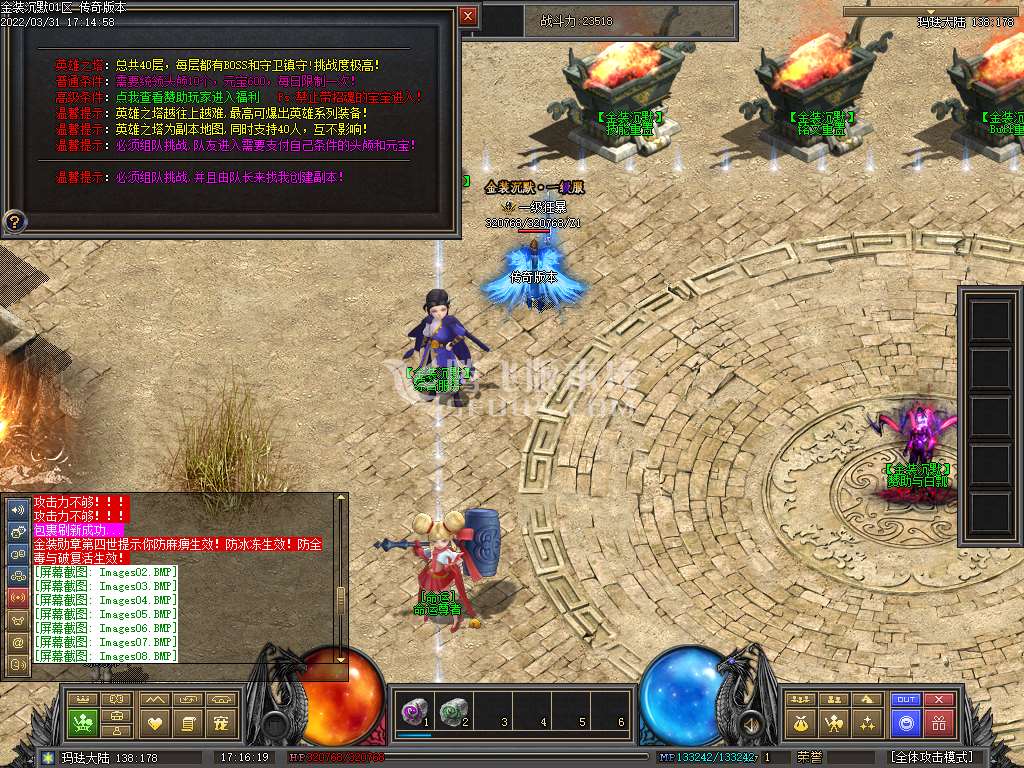
Task: Click the green highlighted character button
Action: (82, 722)
